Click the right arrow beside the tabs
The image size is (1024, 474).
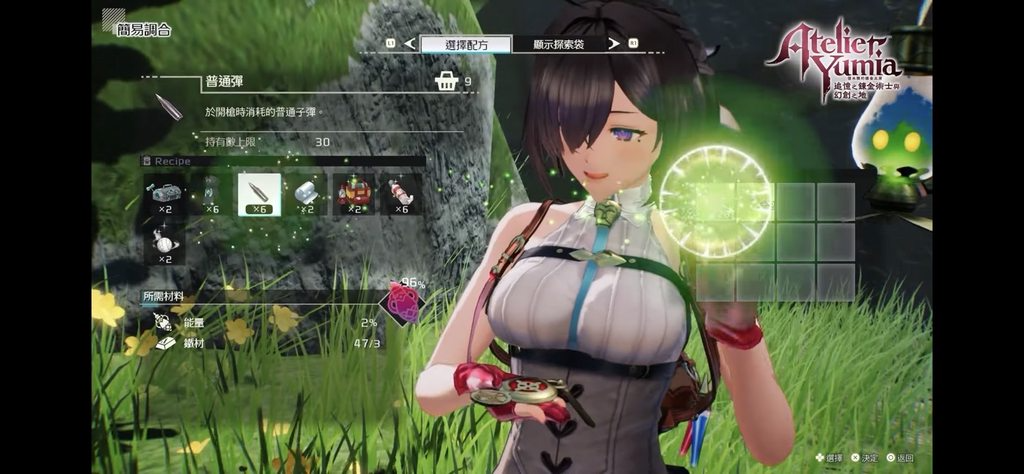pyautogui.click(x=633, y=44)
